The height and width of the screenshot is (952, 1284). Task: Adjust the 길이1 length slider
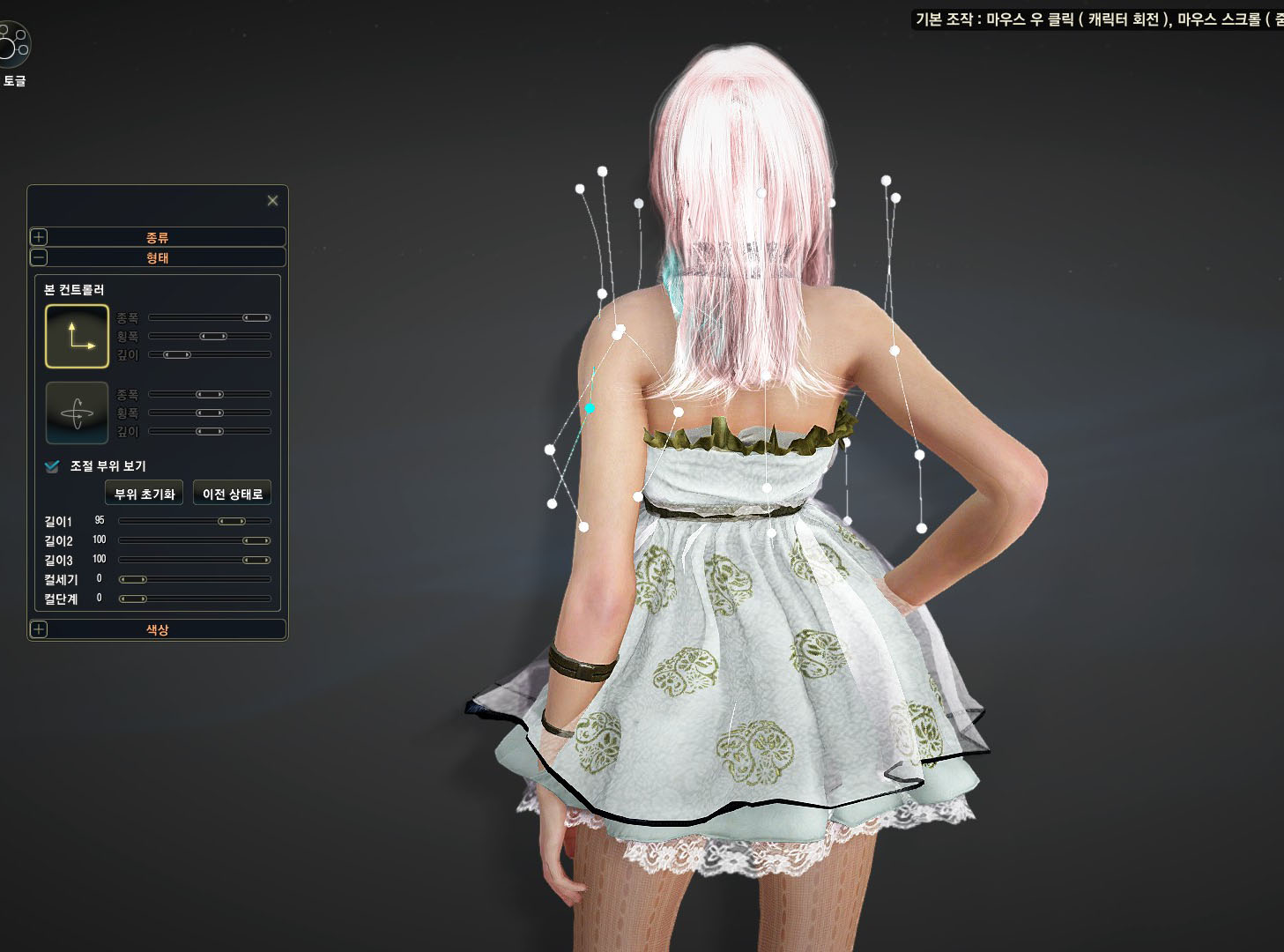[231, 522]
